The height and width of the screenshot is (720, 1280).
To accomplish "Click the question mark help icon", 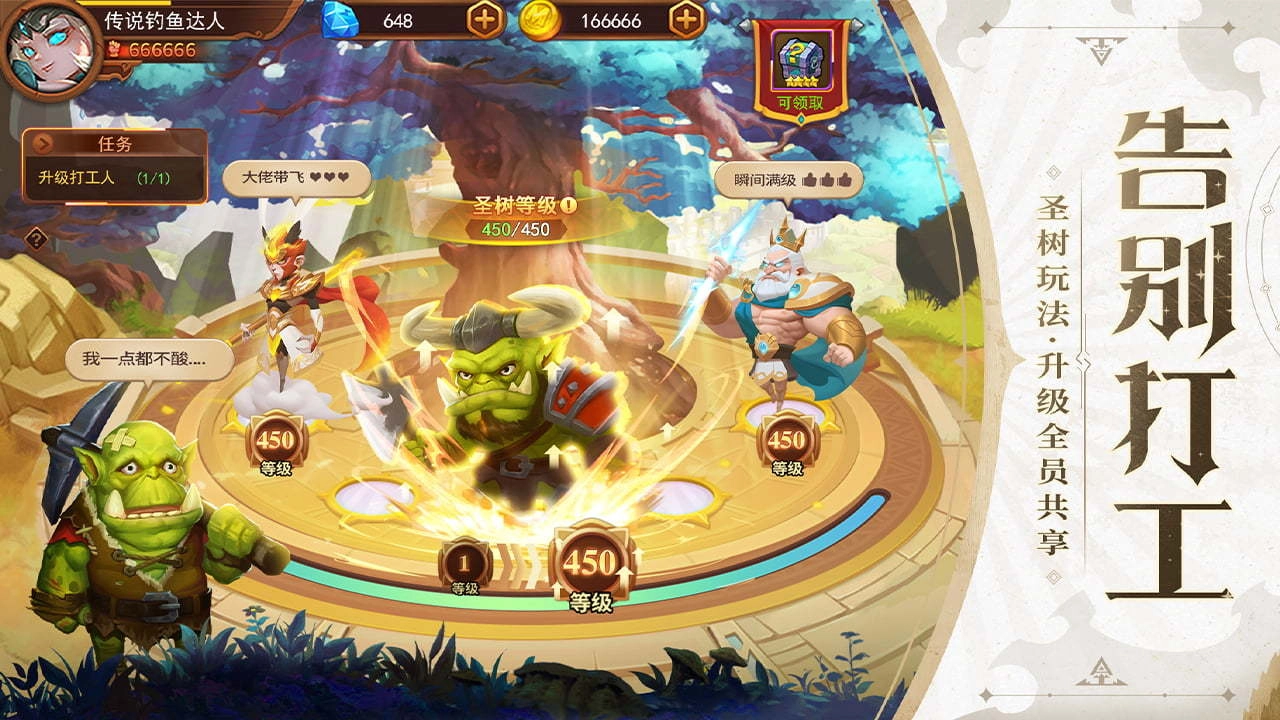I will (x=35, y=237).
